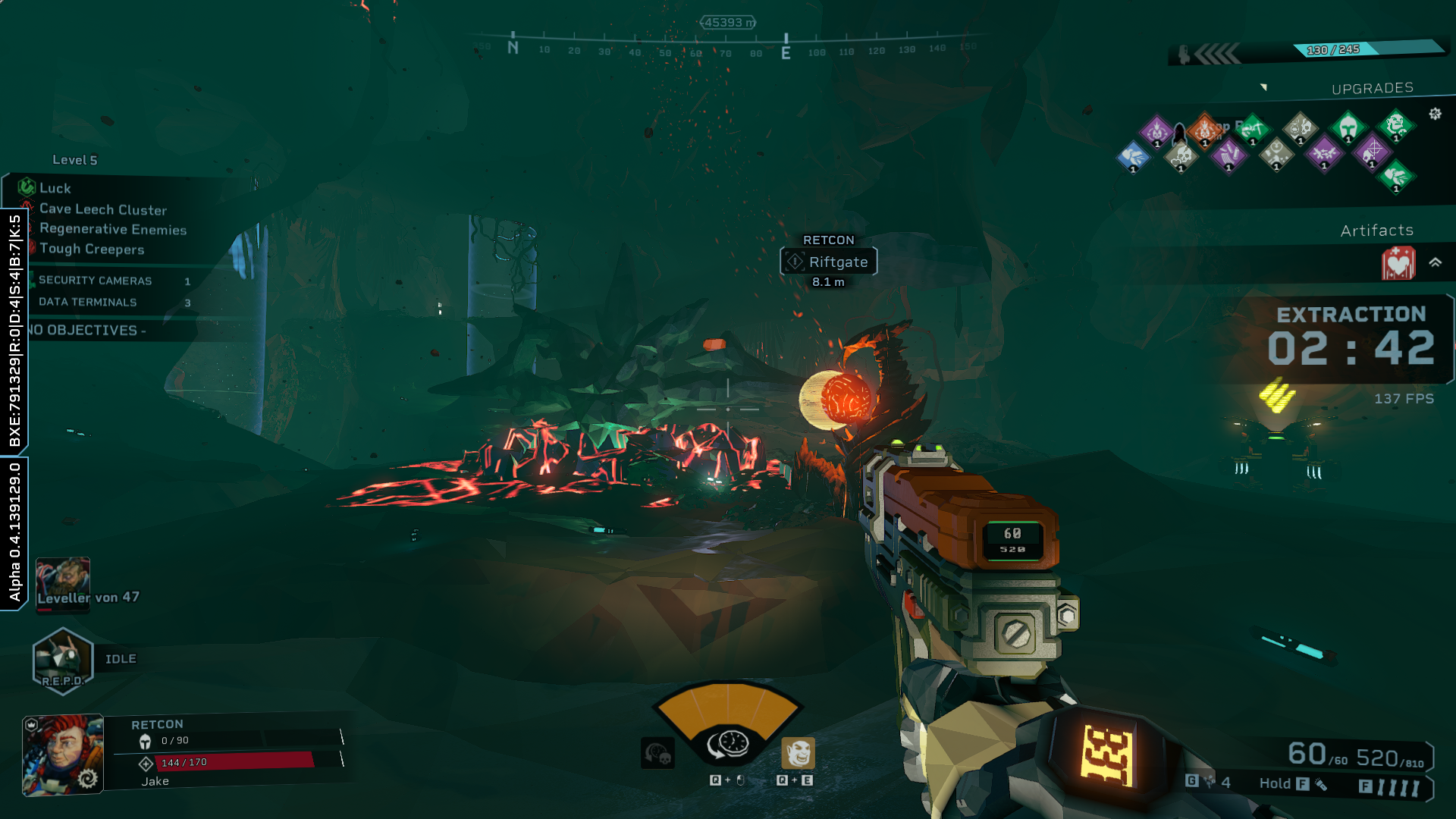
Task: Click teammate Leveller von 47's portrait
Action: coord(63,582)
